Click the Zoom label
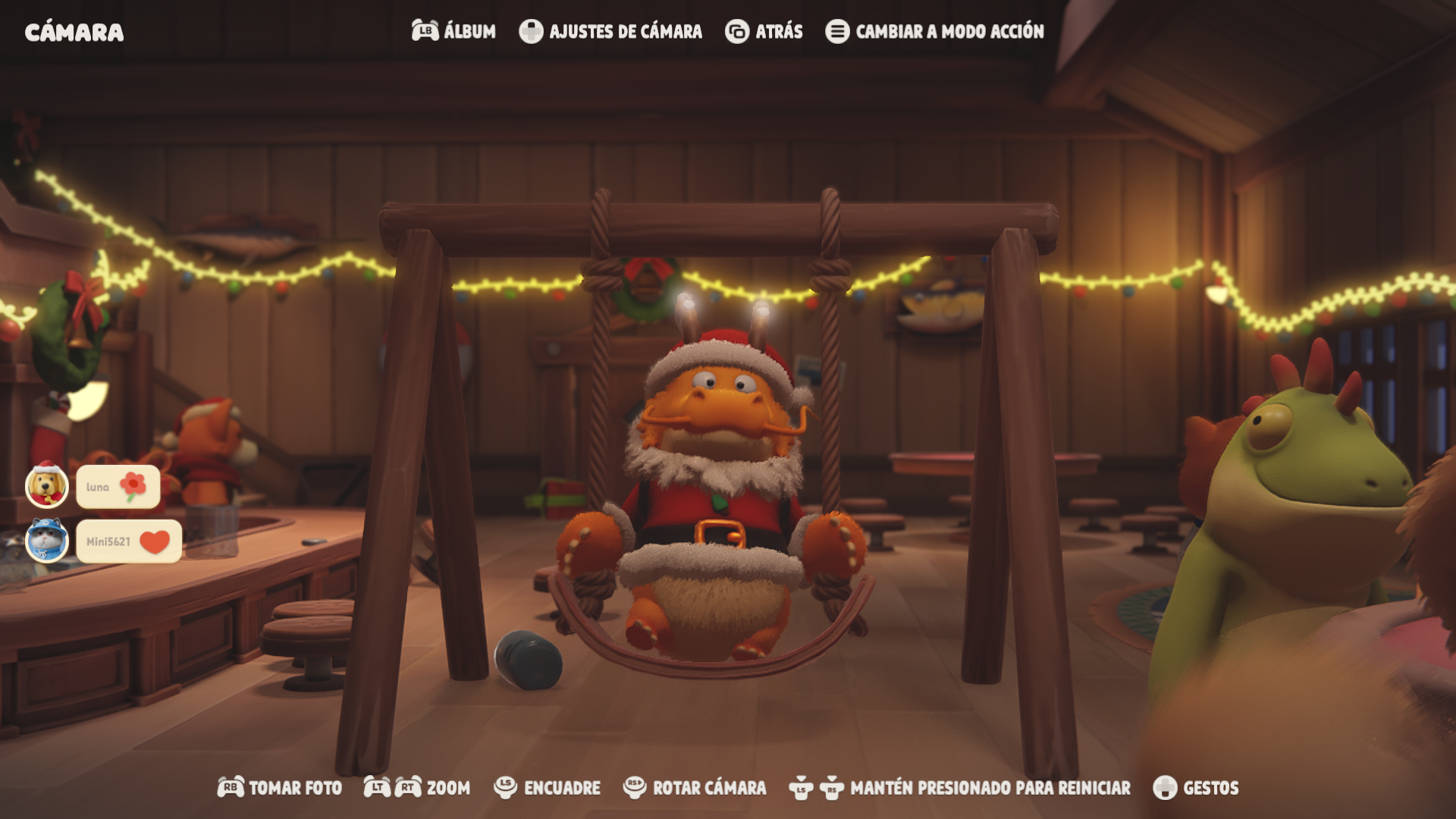 point(447,788)
